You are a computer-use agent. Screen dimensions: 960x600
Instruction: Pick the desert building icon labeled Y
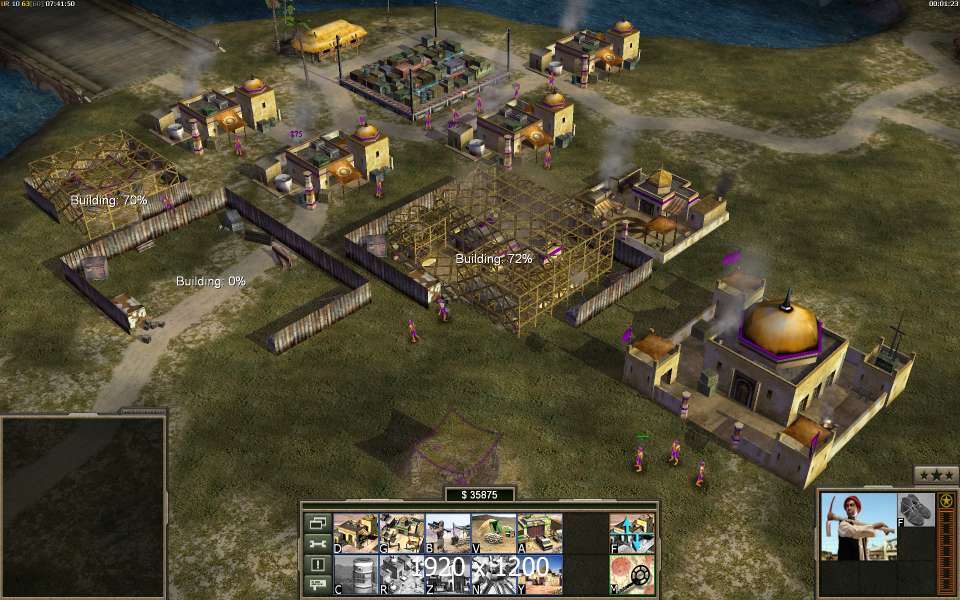[539, 574]
